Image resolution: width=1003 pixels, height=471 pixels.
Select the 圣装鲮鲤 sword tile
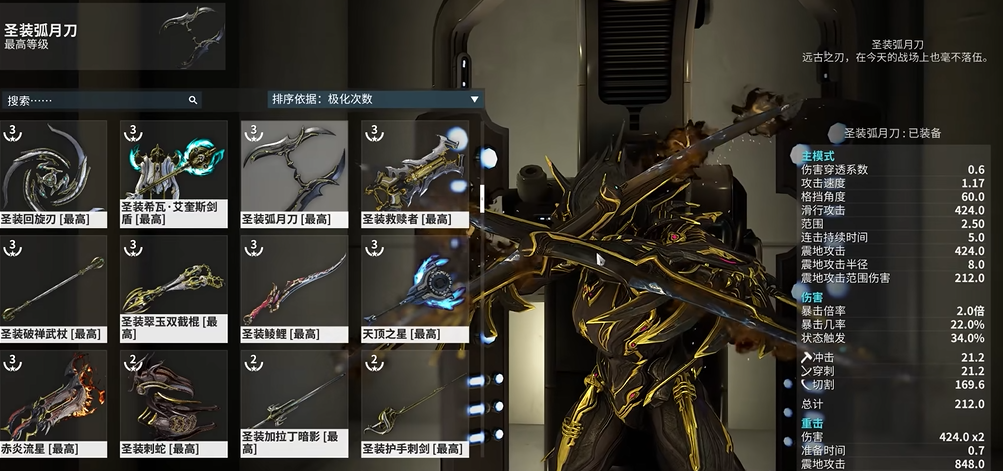[x=294, y=287]
